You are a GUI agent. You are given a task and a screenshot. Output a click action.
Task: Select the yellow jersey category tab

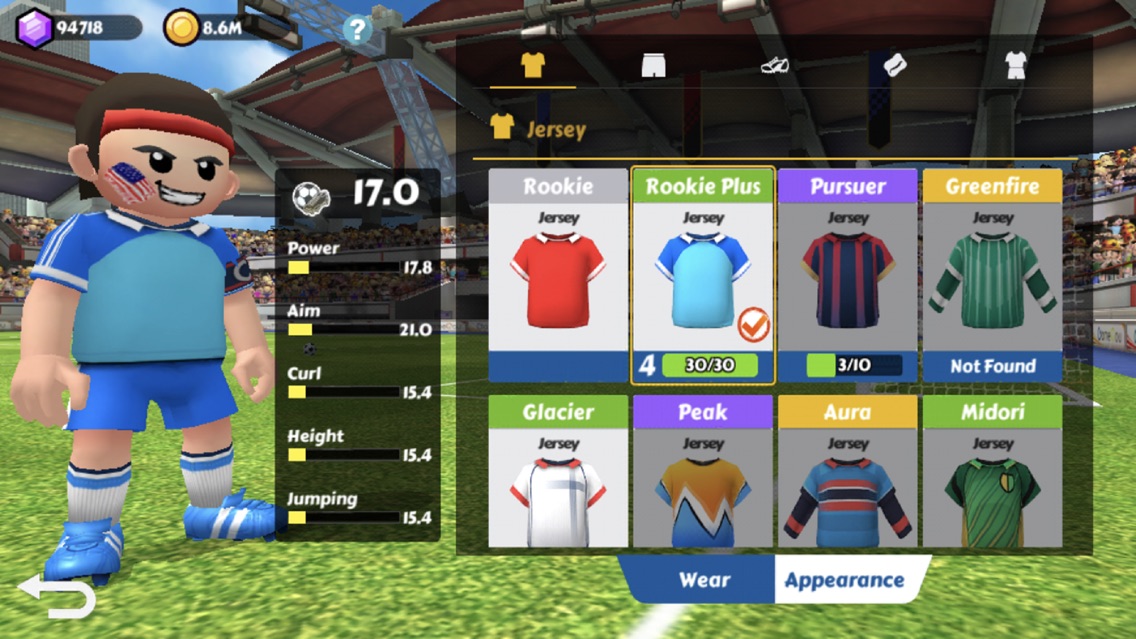pos(533,66)
